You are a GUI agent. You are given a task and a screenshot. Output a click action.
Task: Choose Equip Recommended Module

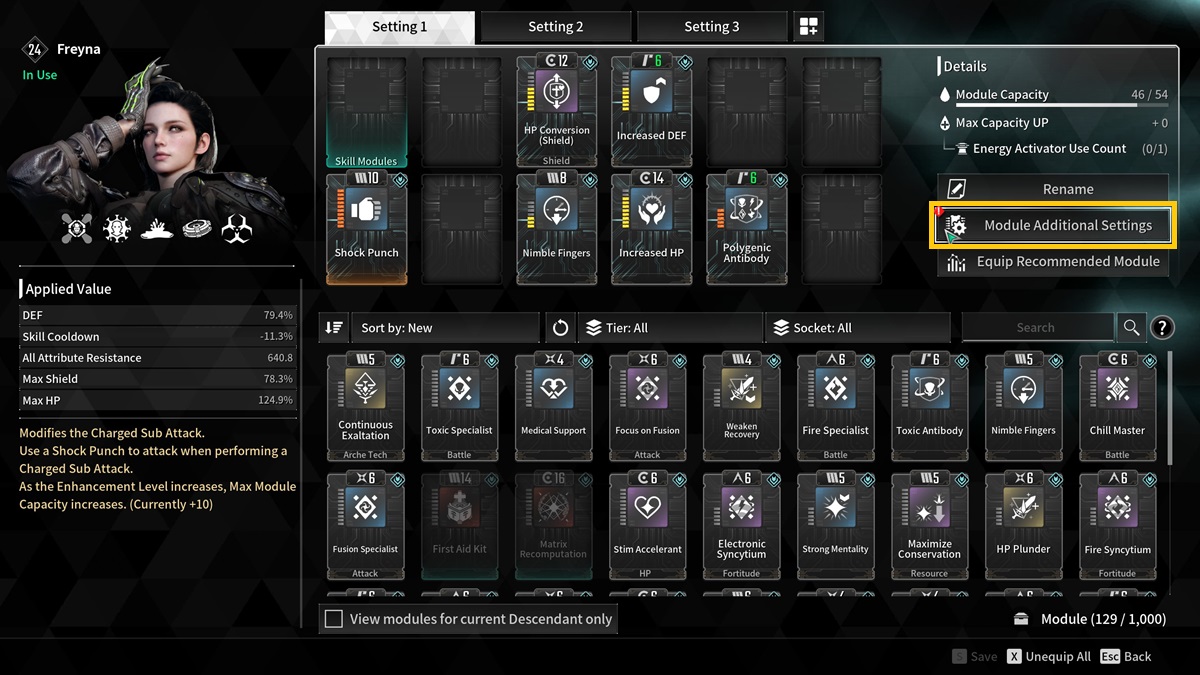click(1053, 262)
